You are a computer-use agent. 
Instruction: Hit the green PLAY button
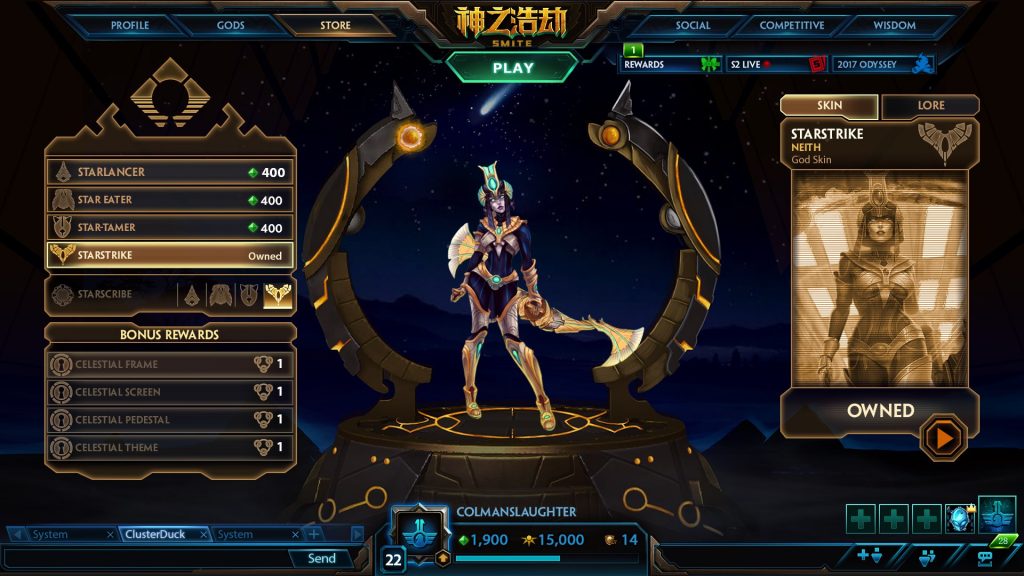tap(512, 68)
